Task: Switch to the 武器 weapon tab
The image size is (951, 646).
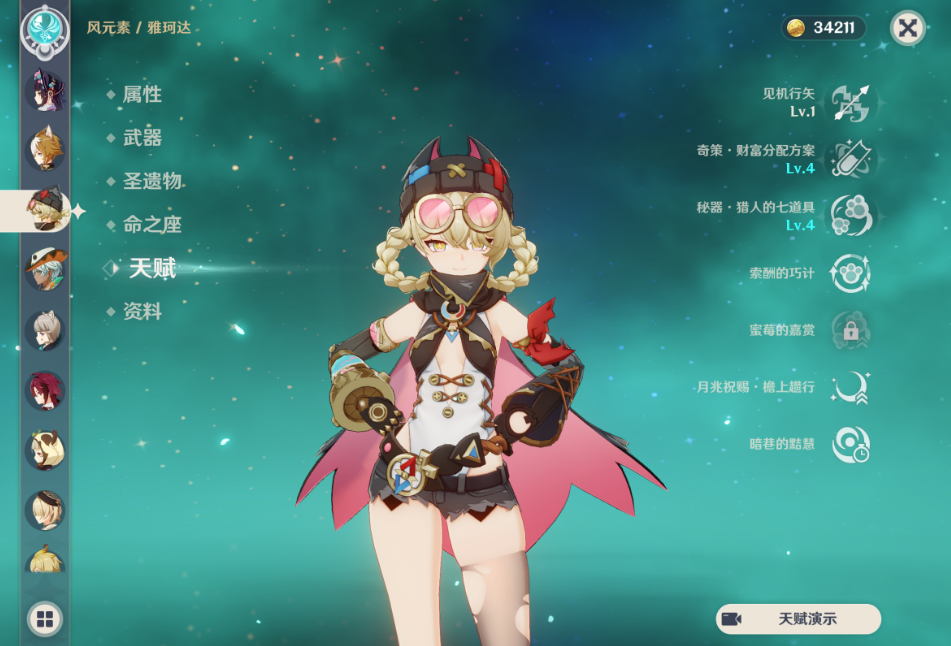Action: point(141,138)
